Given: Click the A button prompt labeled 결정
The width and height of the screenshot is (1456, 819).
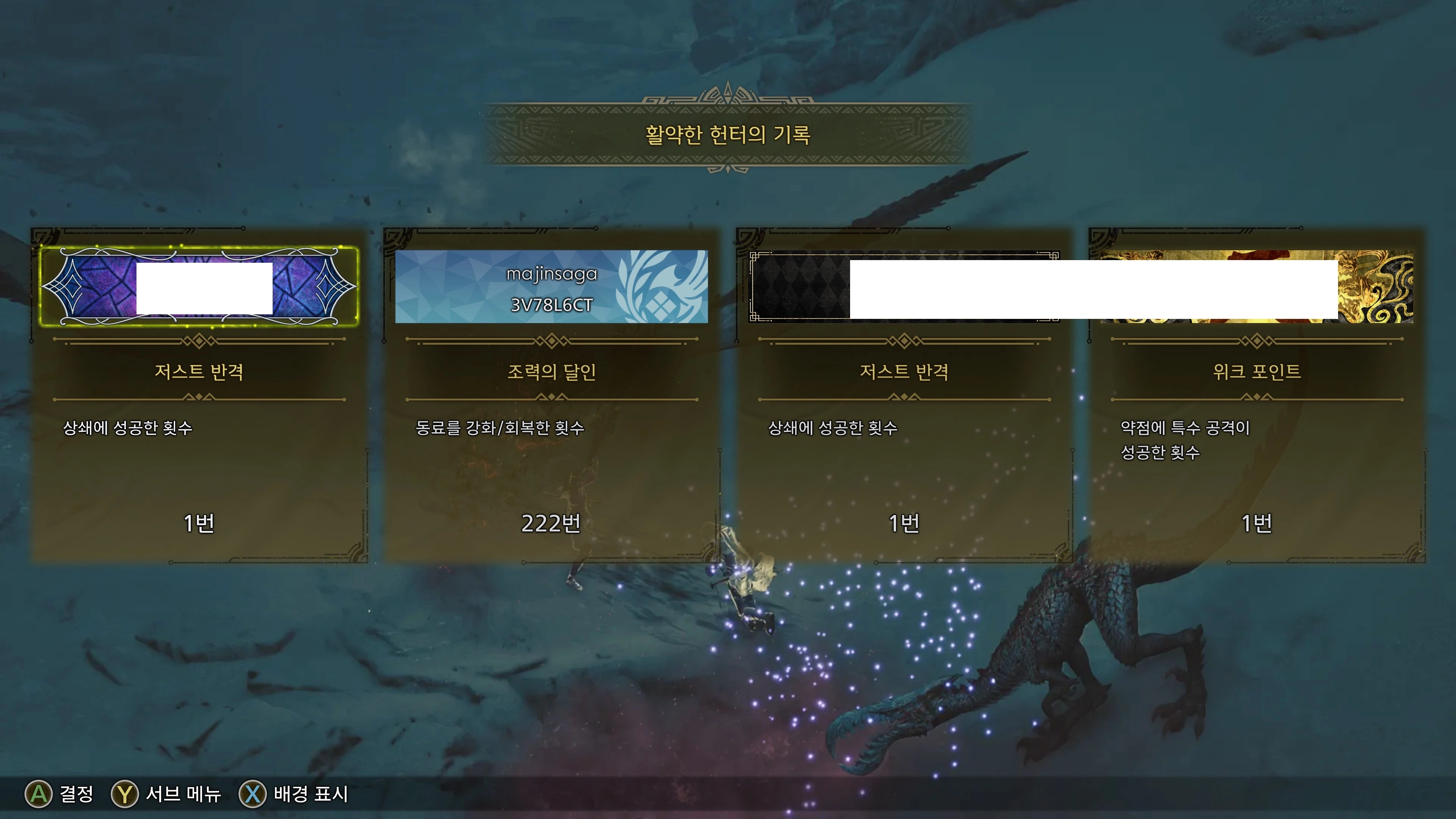Looking at the screenshot, I should 39,794.
